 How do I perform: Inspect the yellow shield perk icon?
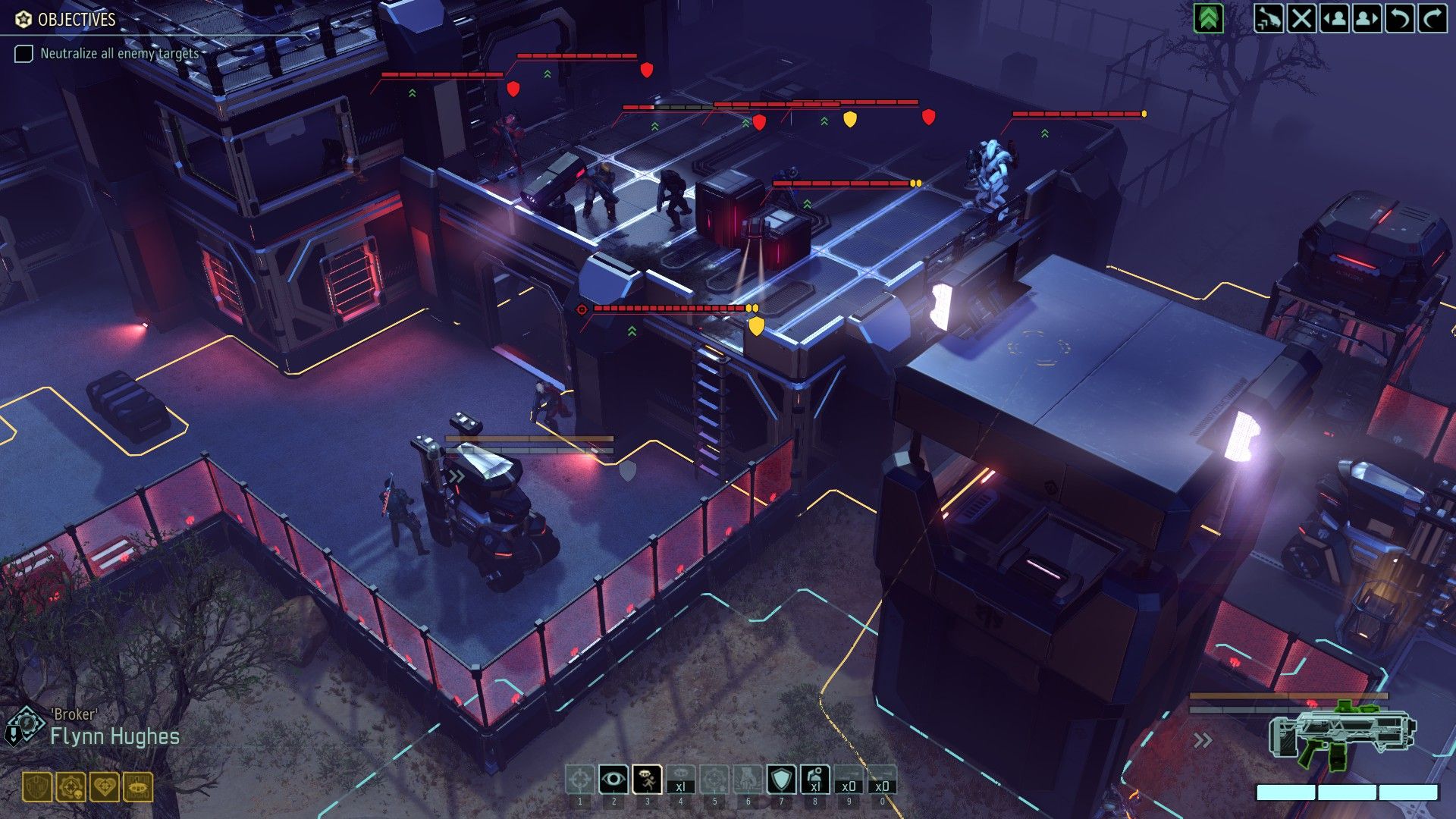[37, 787]
